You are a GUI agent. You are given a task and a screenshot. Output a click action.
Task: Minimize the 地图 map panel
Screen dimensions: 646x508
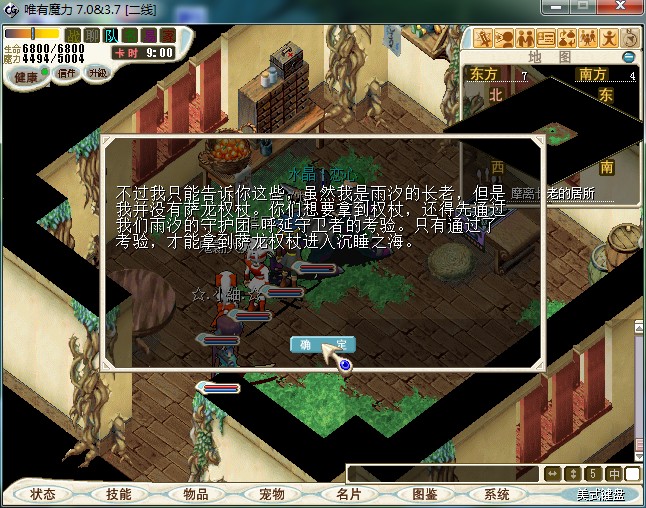(628, 57)
